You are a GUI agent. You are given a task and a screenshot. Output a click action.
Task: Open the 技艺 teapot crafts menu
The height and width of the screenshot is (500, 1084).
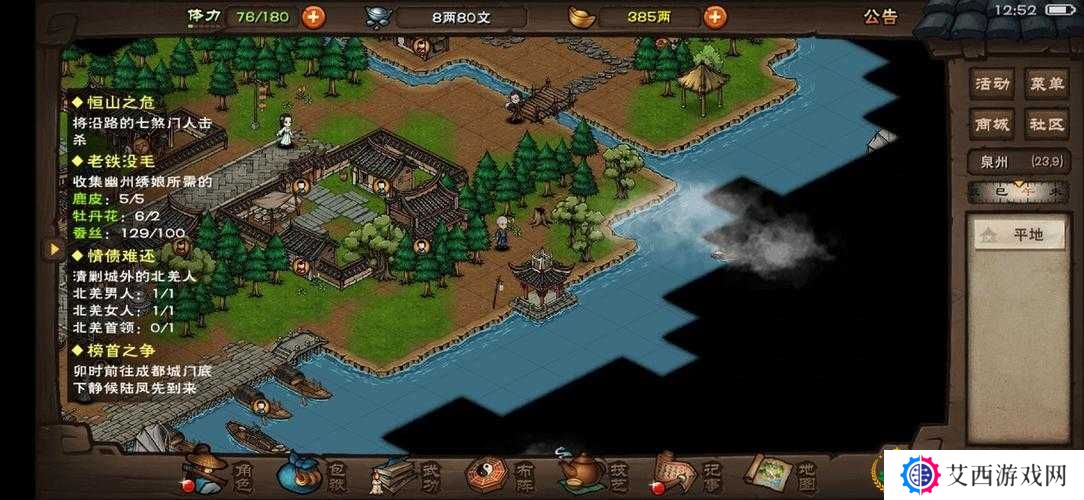point(595,473)
